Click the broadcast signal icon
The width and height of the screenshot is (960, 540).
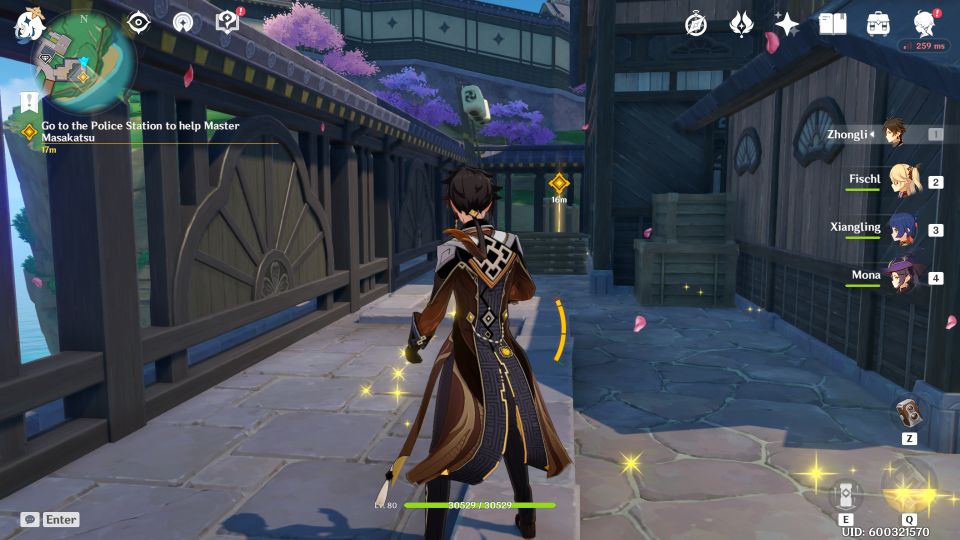coord(182,23)
